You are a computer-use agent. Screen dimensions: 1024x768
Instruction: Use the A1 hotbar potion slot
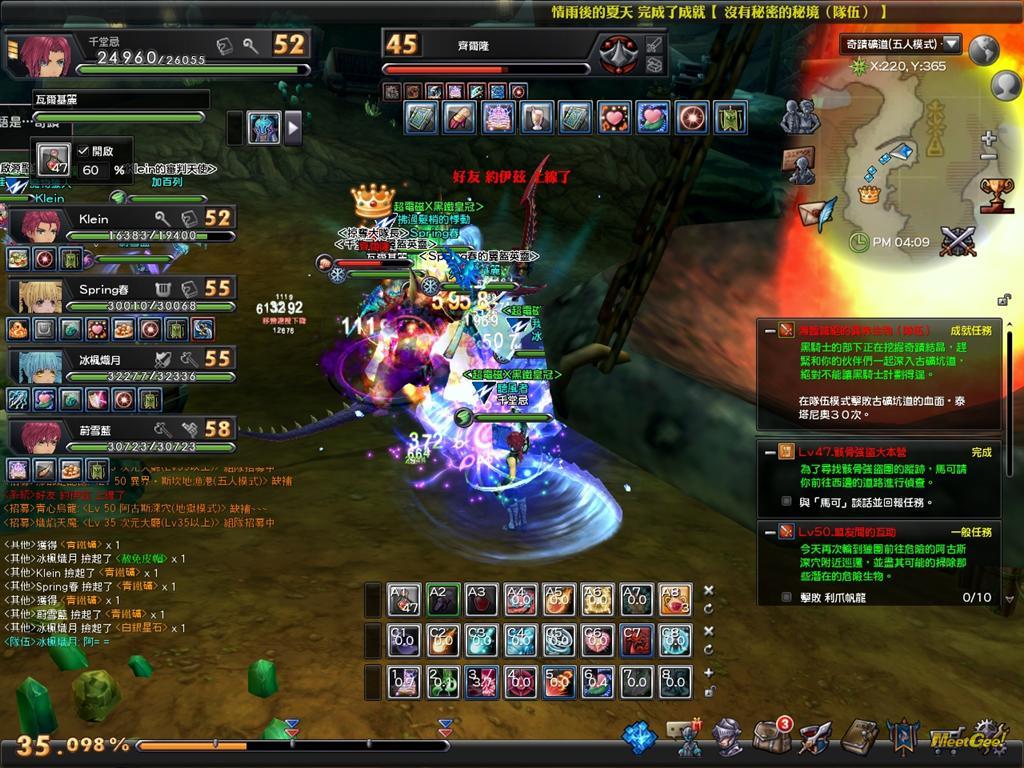click(x=405, y=600)
